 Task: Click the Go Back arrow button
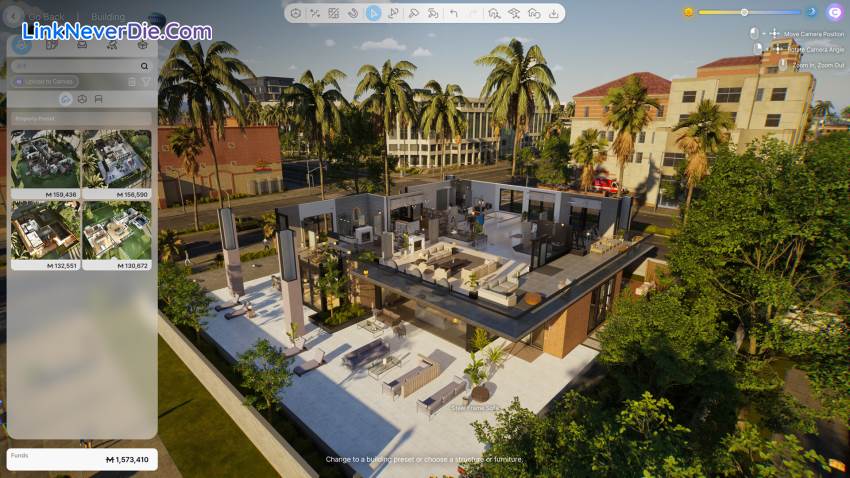coord(15,17)
